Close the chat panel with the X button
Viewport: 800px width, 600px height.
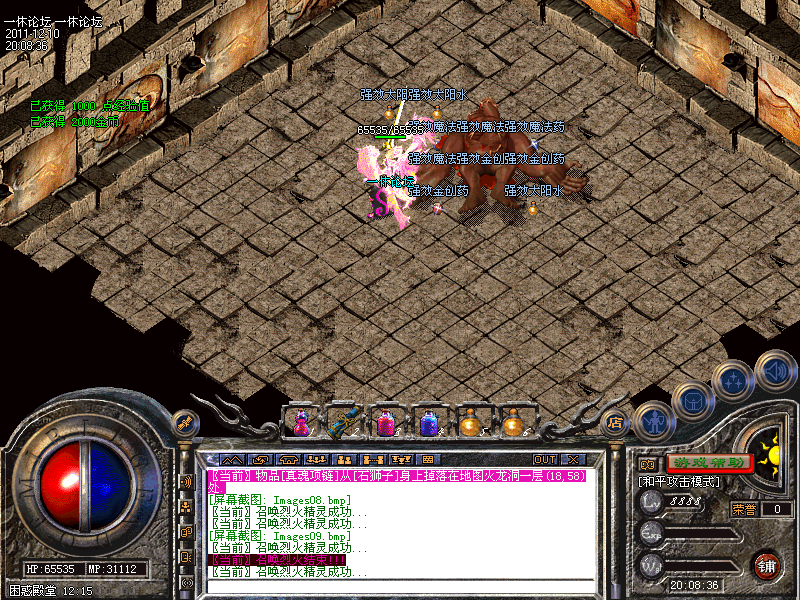click(574, 459)
